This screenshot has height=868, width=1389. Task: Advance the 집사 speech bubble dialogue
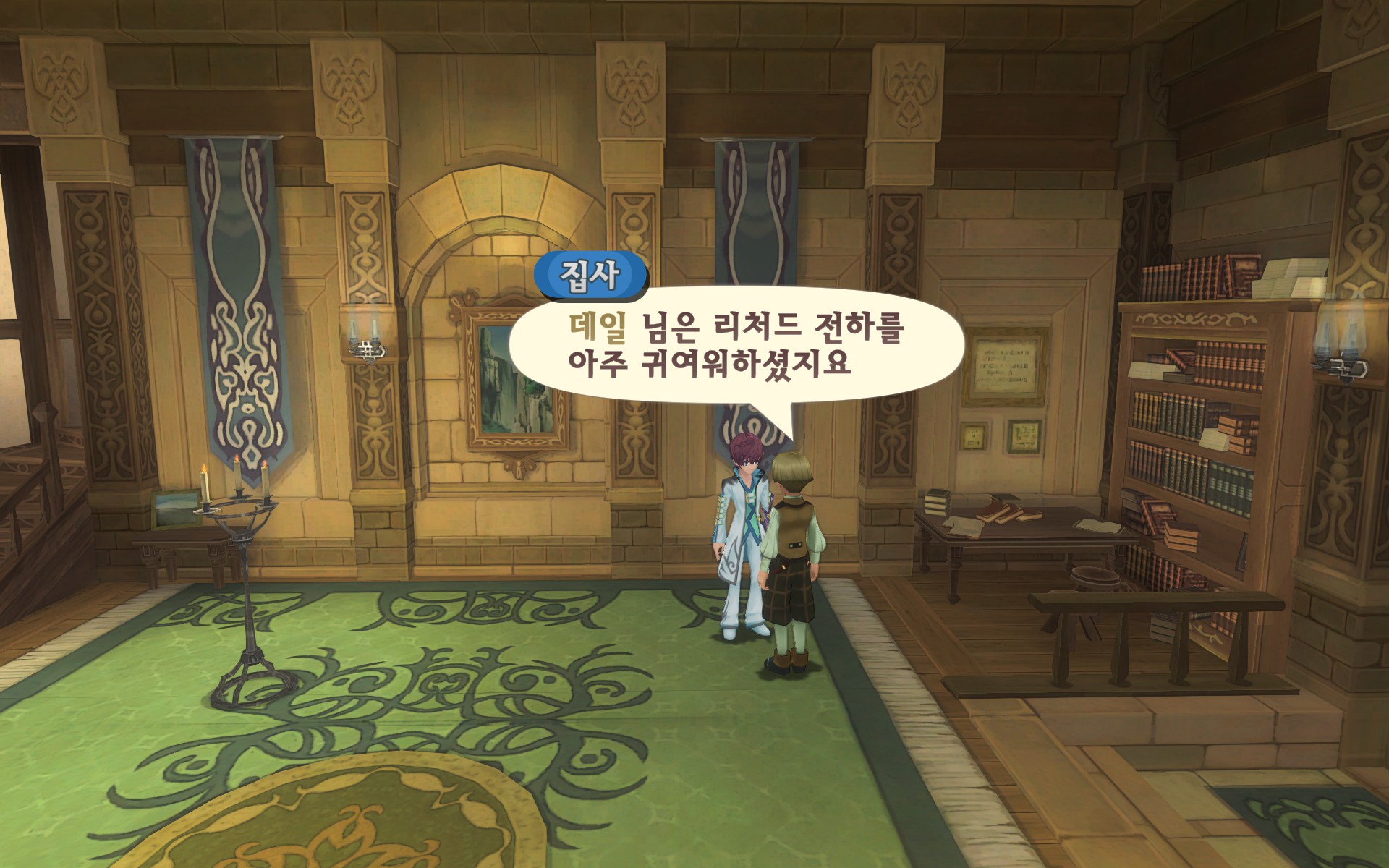point(736,346)
